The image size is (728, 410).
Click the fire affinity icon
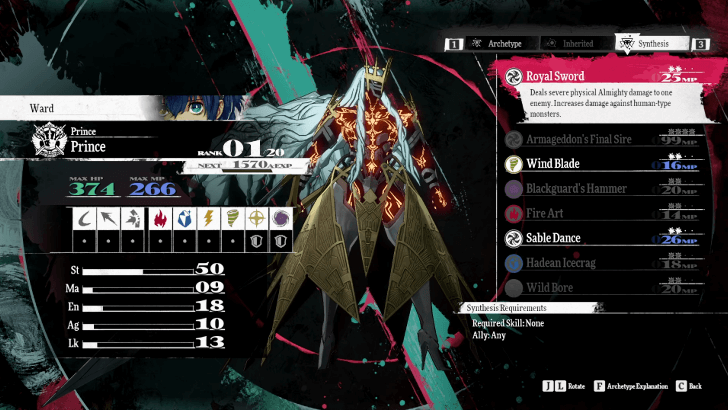[x=159, y=218]
